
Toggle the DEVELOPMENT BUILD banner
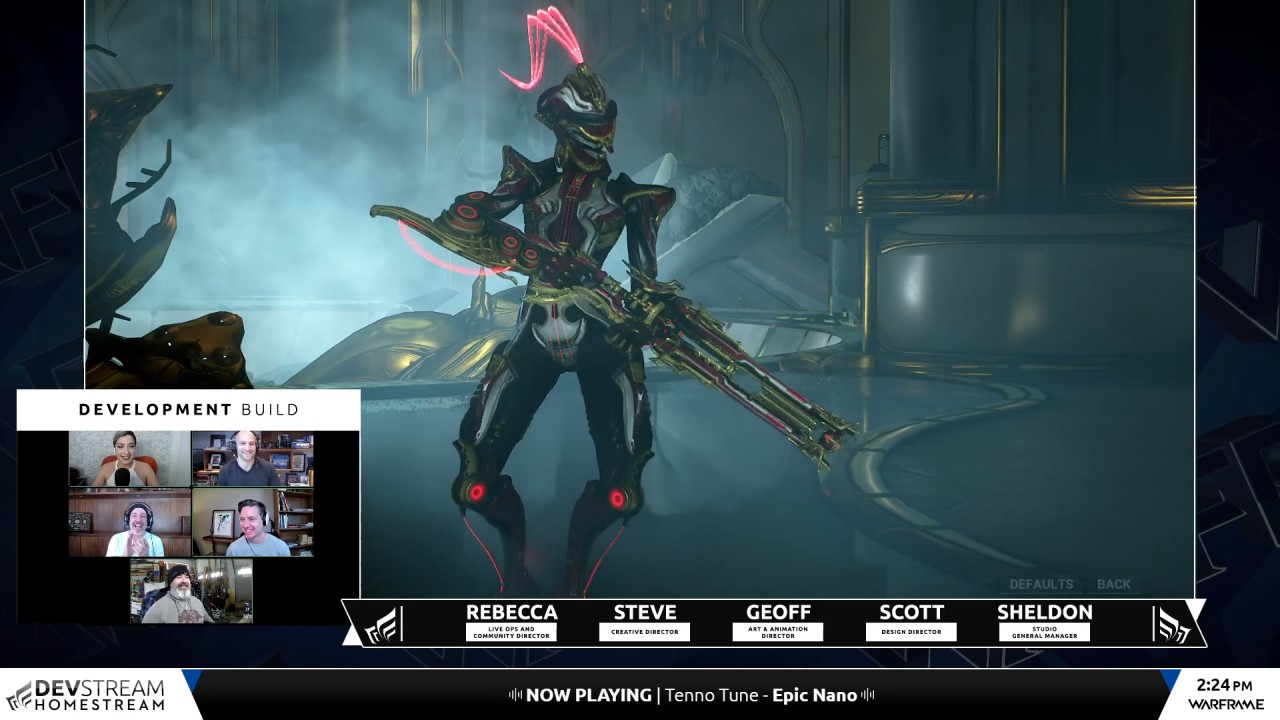click(188, 409)
